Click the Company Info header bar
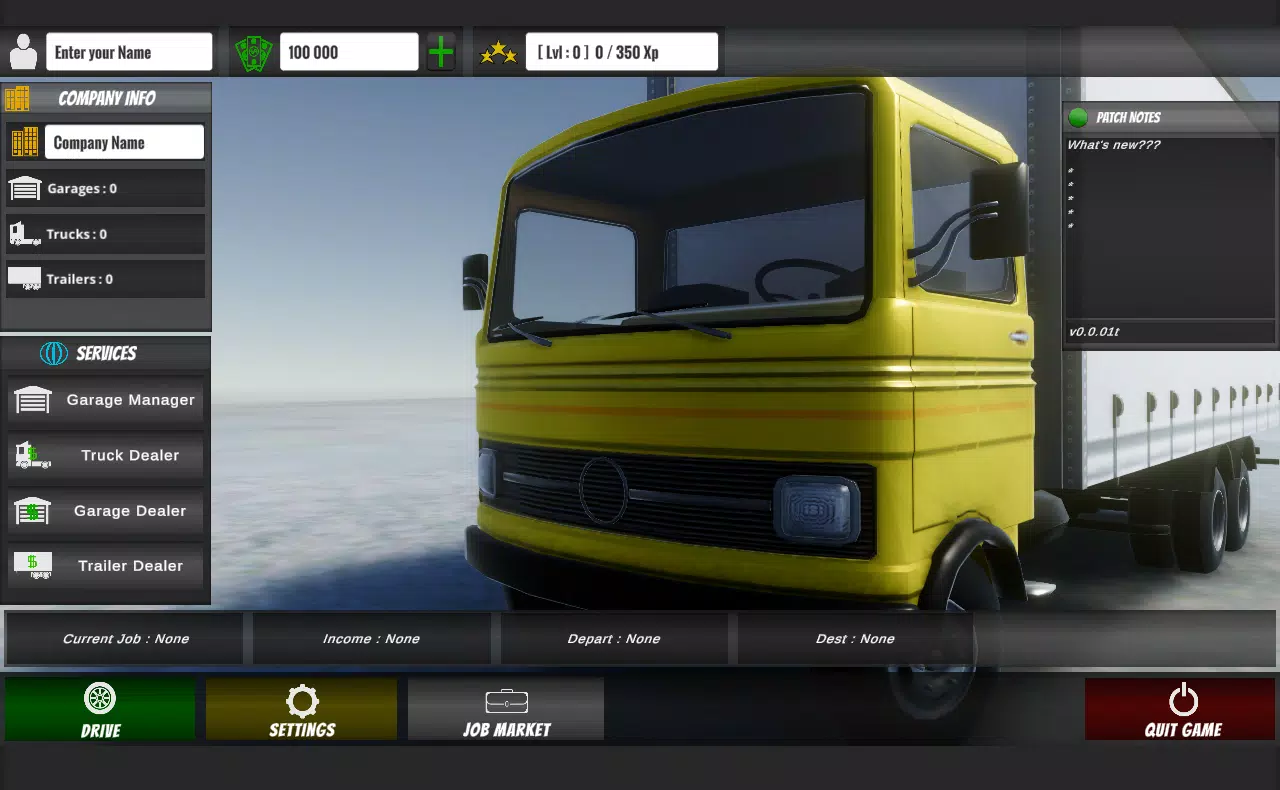The height and width of the screenshot is (790, 1280). (x=105, y=98)
